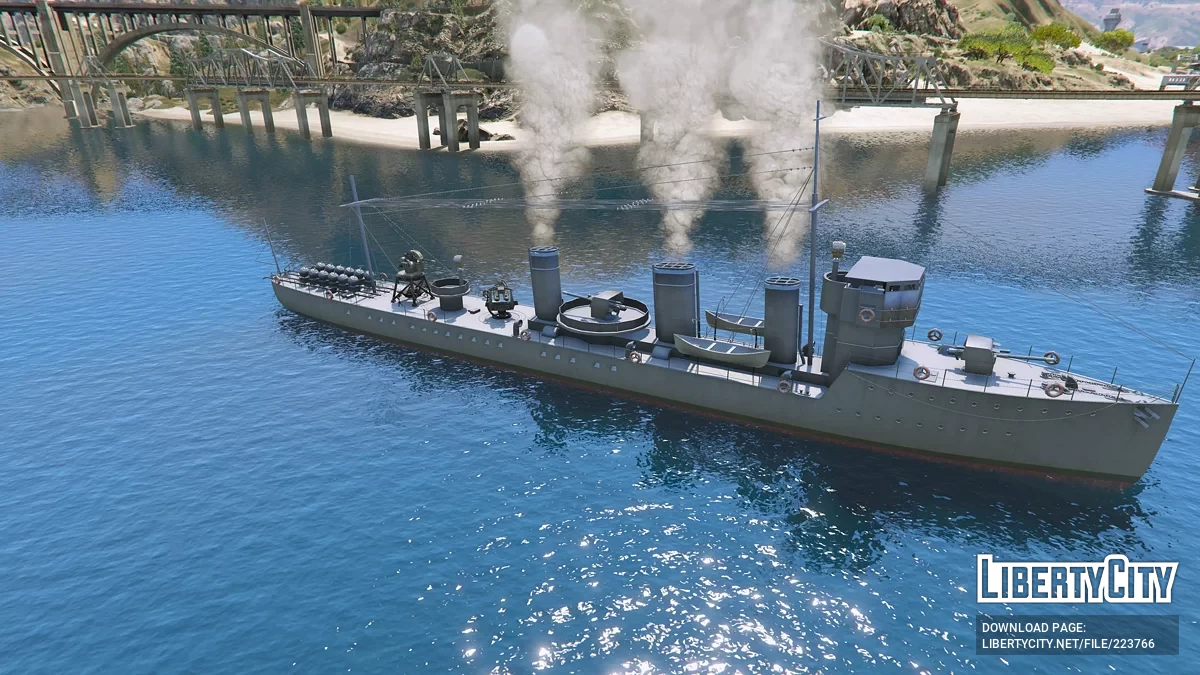1200x675 pixels.
Task: Click the LibertyCity logo watermark
Action: tap(1077, 580)
